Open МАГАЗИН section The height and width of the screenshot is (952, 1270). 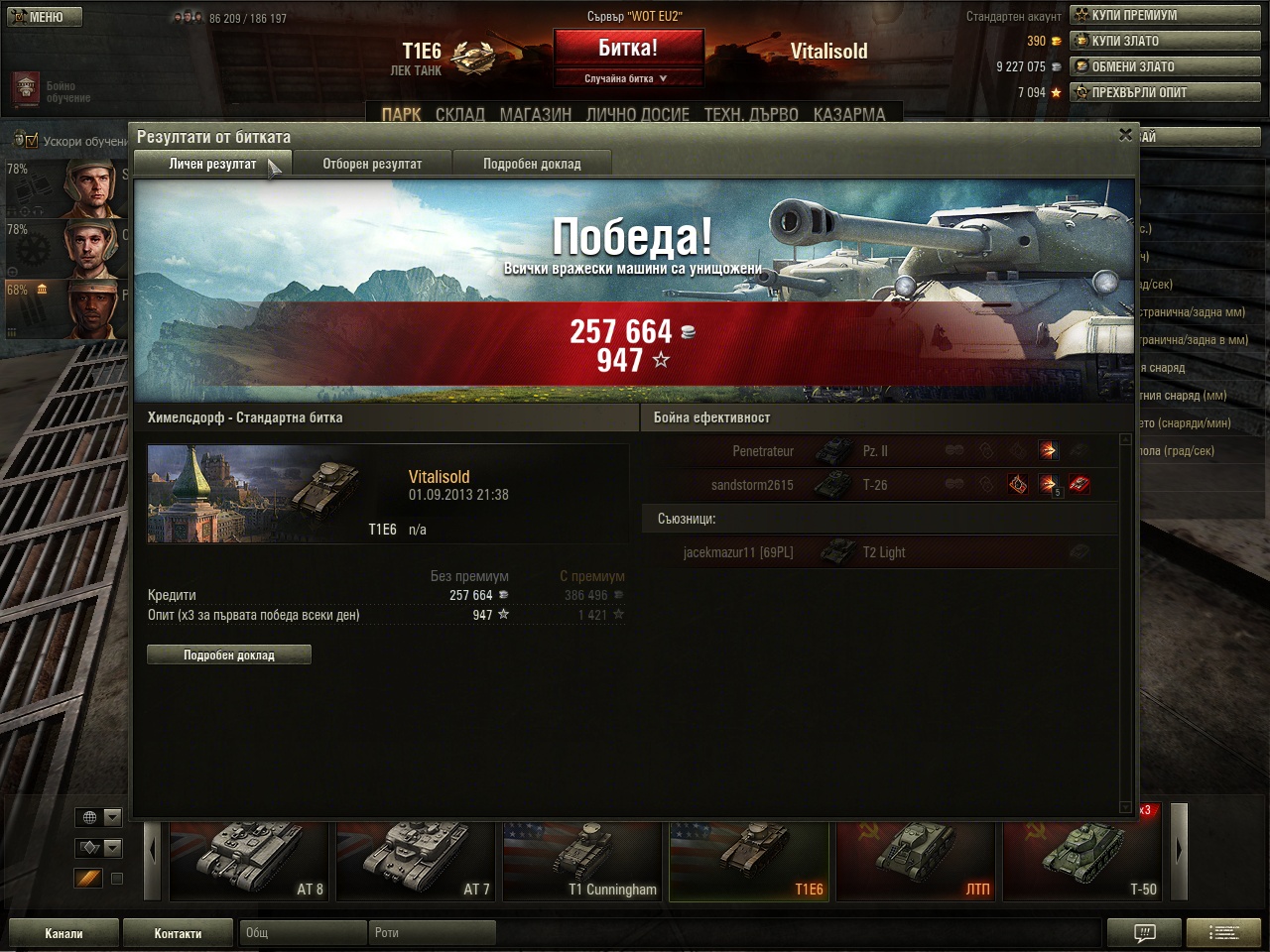pyautogui.click(x=536, y=115)
